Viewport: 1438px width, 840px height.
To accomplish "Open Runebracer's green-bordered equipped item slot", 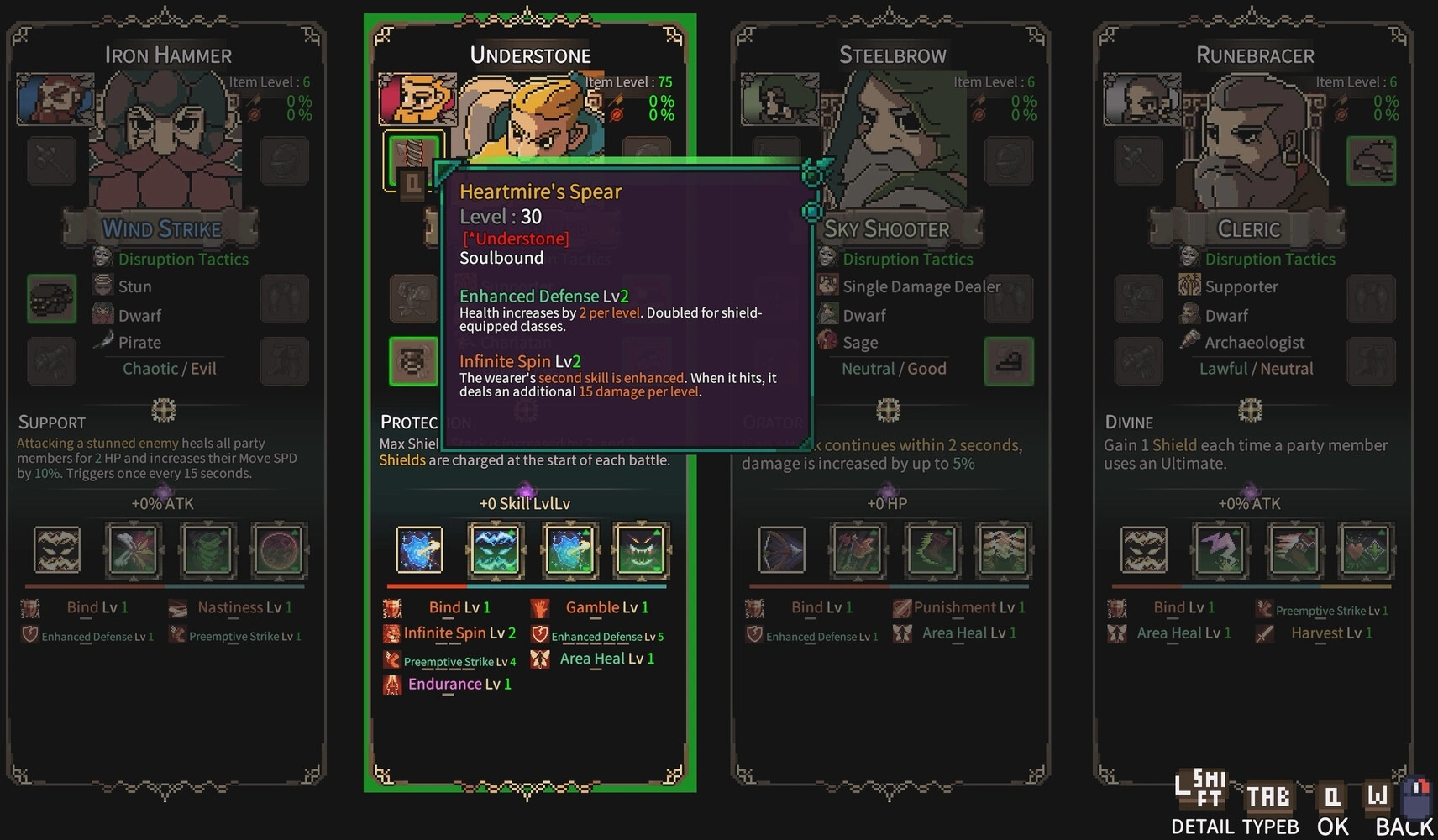I will coord(1371,160).
